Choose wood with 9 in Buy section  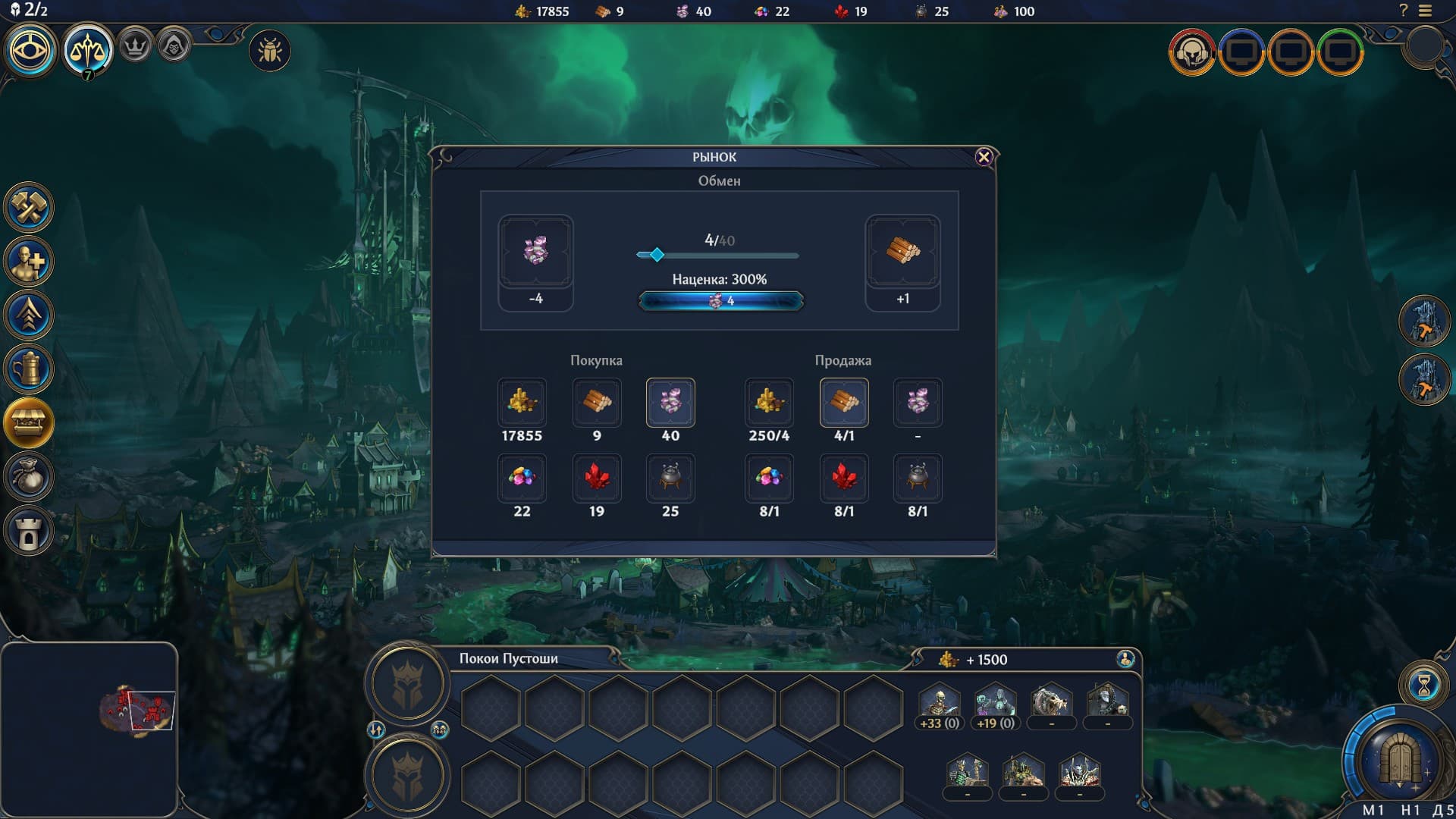[x=597, y=402]
